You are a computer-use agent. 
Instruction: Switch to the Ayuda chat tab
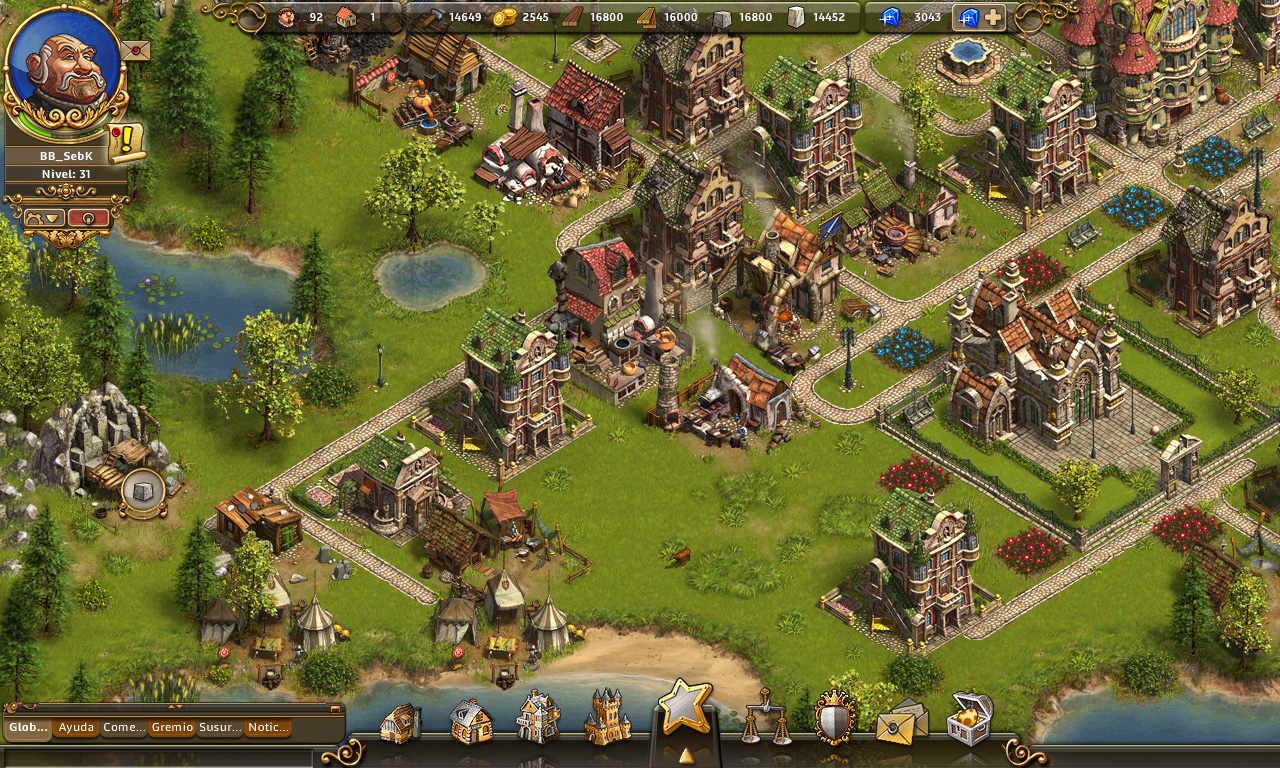(x=76, y=728)
